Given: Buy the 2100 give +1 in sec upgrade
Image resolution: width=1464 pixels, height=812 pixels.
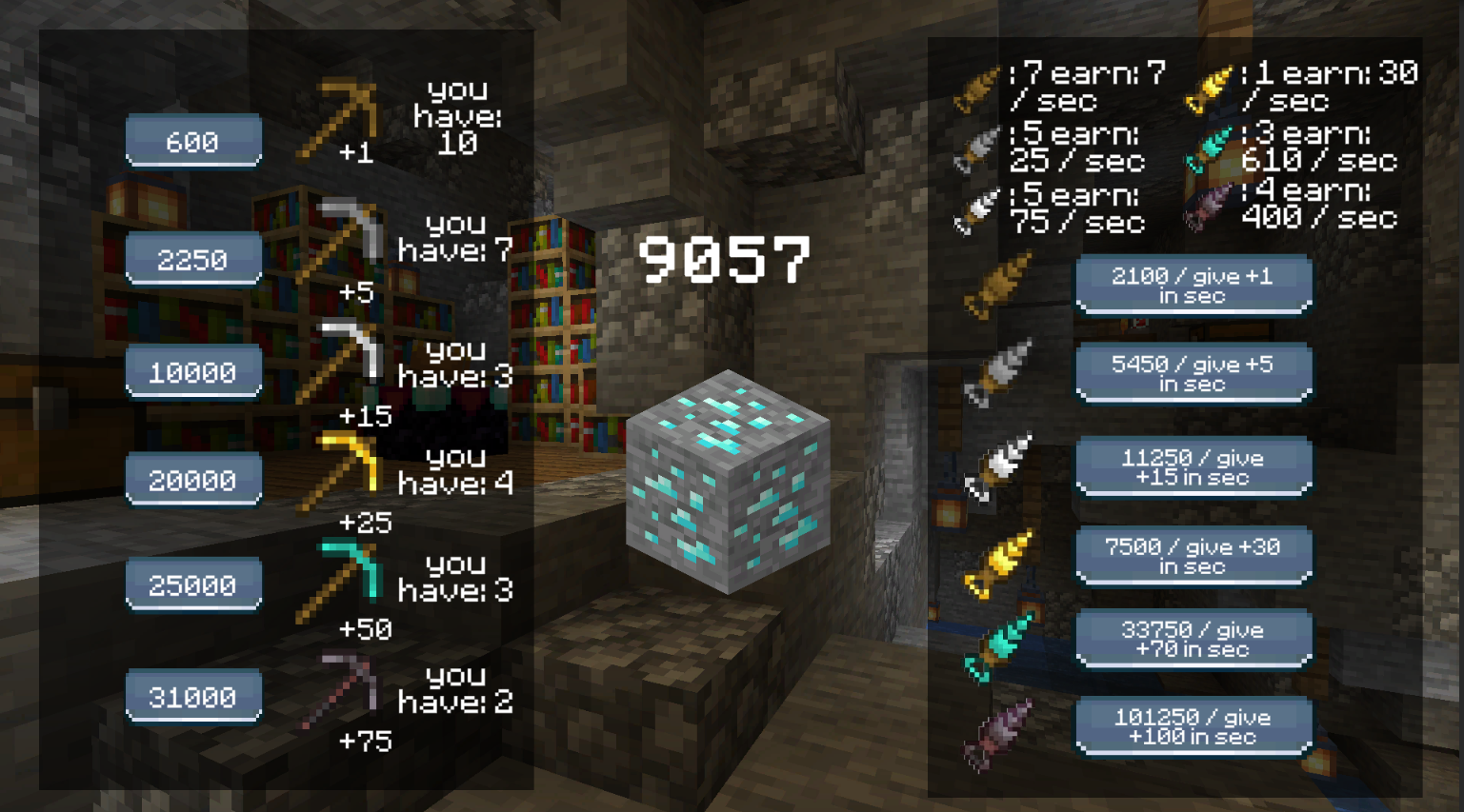Looking at the screenshot, I should 1193,284.
